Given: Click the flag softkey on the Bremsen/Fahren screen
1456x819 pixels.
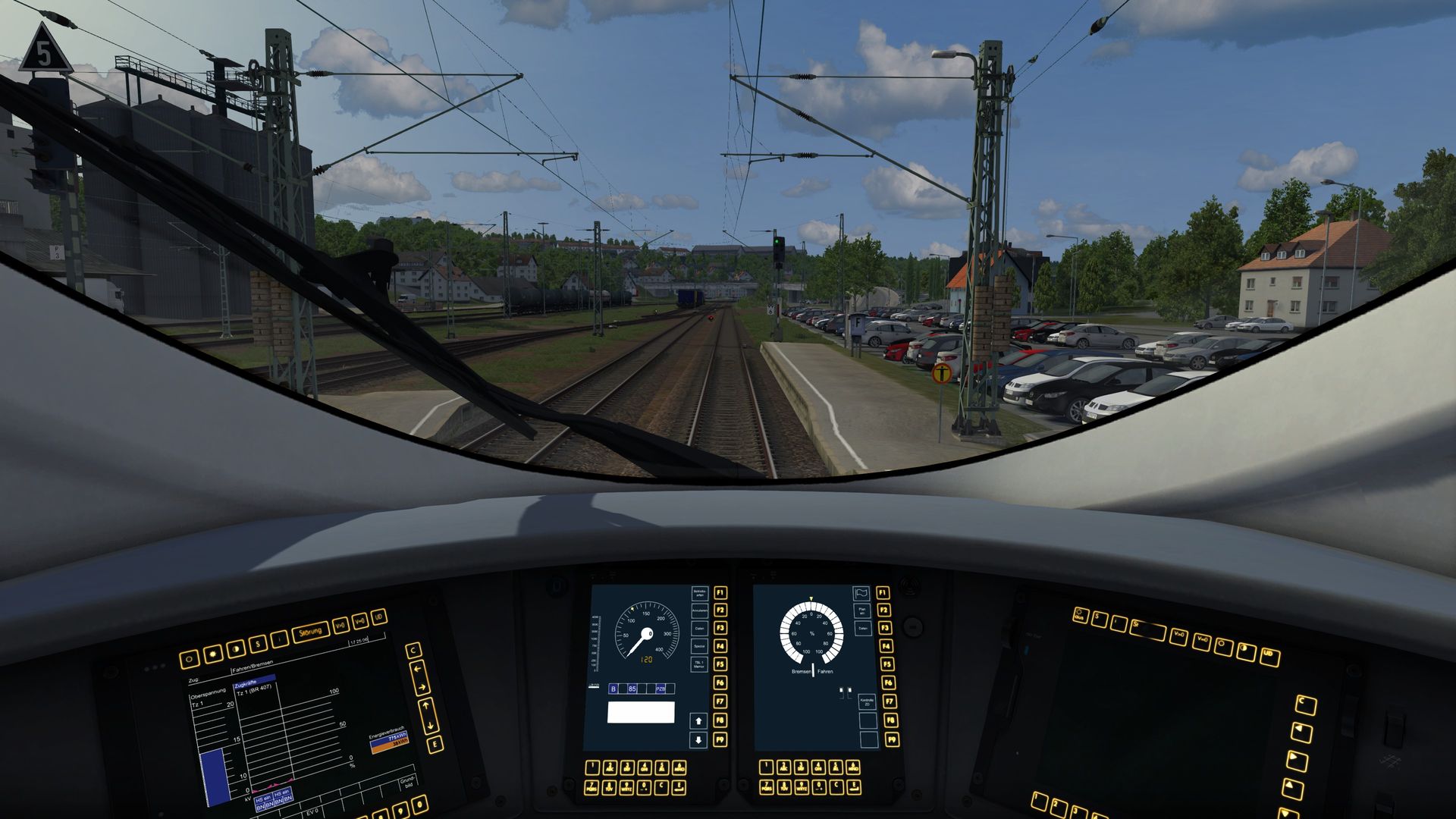Looking at the screenshot, I should pyautogui.click(x=861, y=593).
